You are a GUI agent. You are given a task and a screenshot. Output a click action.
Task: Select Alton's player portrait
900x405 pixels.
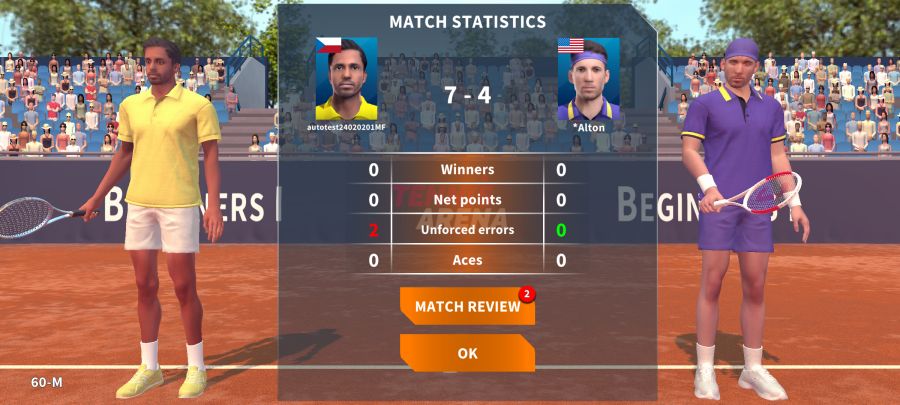coord(589,80)
